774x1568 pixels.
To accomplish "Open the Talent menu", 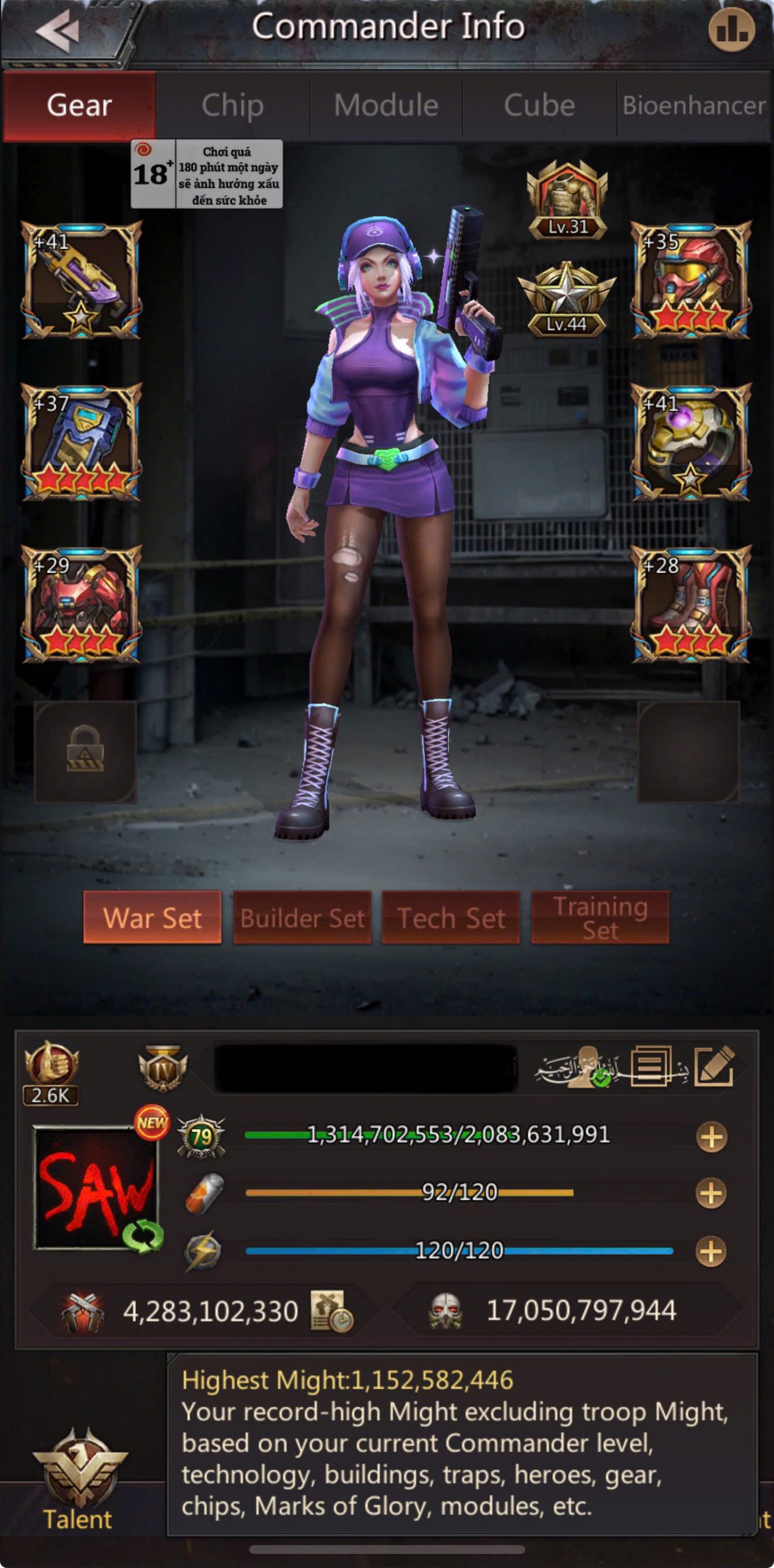I will pyautogui.click(x=78, y=1482).
